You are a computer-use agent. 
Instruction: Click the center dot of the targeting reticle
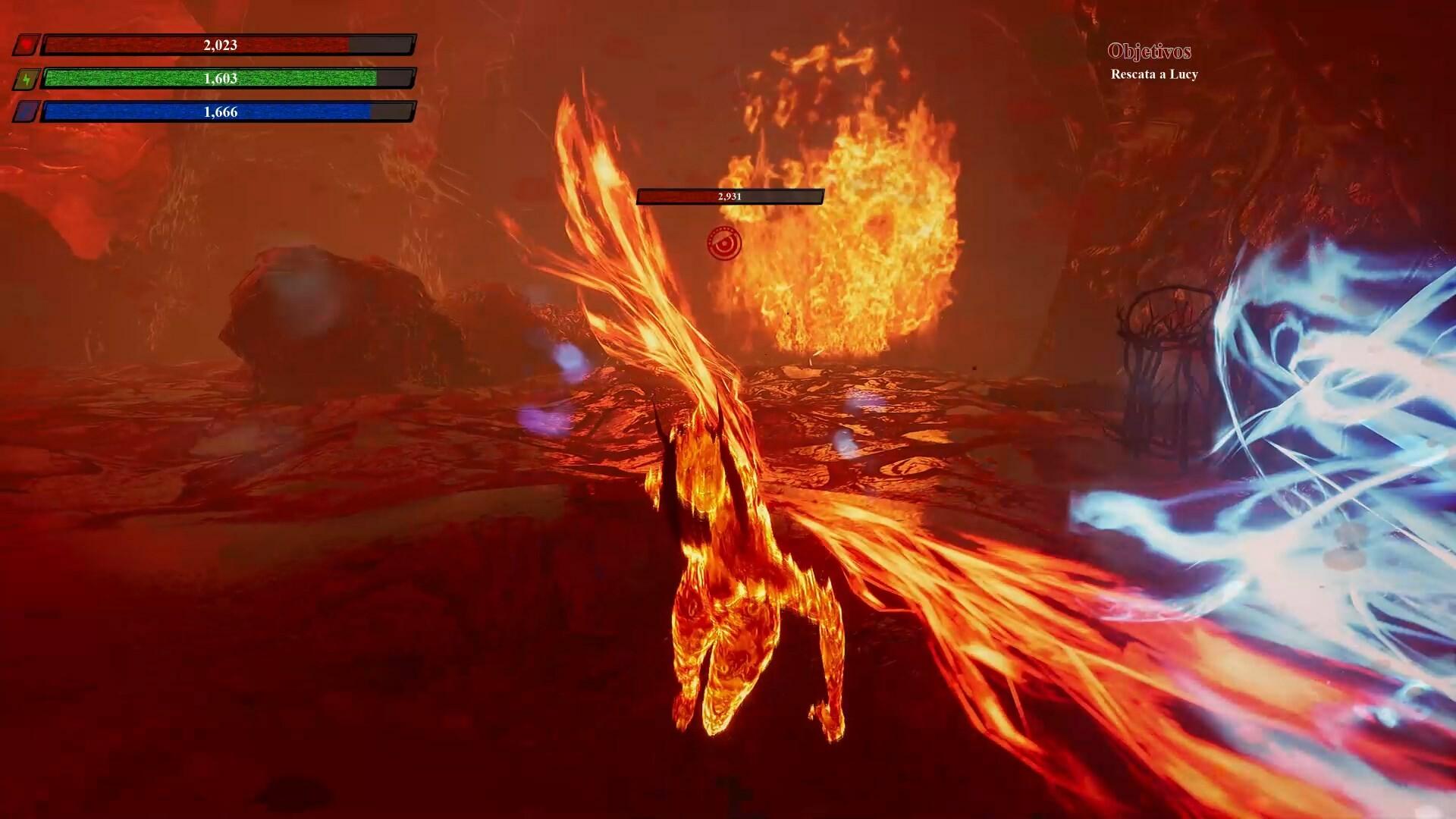724,244
